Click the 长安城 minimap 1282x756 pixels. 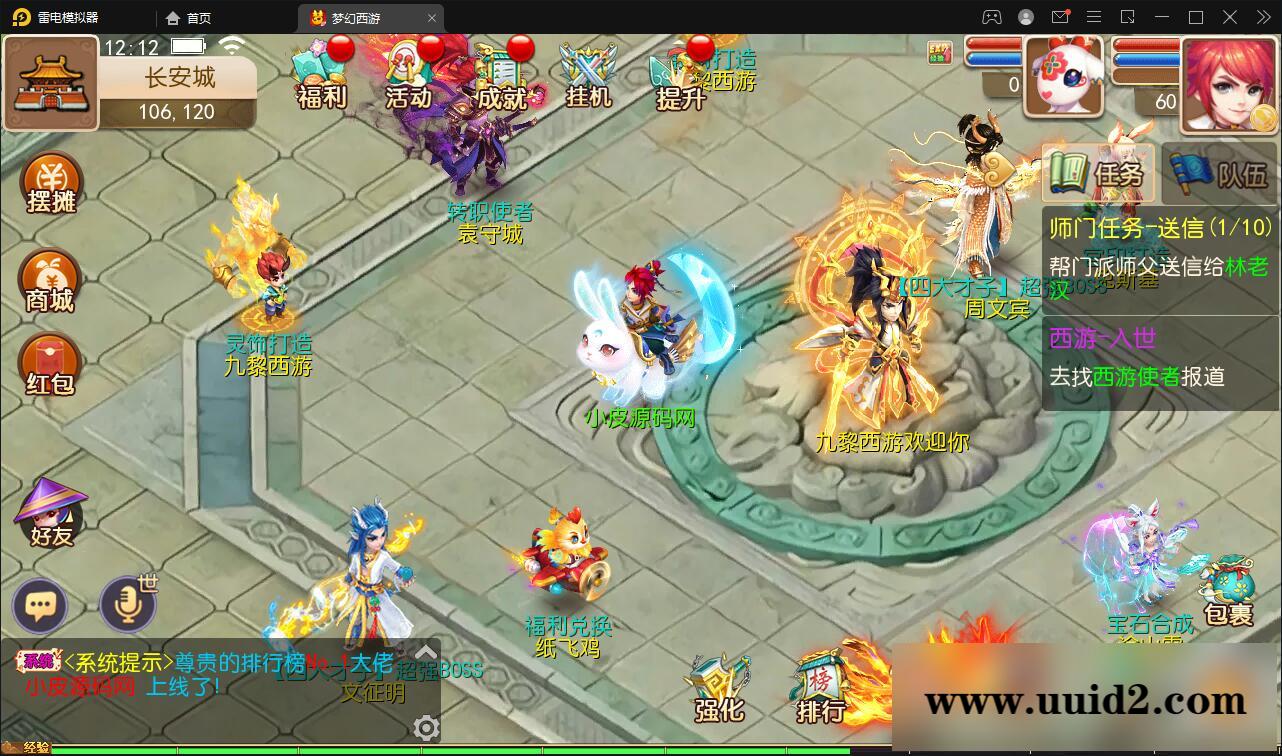pyautogui.click(x=51, y=84)
